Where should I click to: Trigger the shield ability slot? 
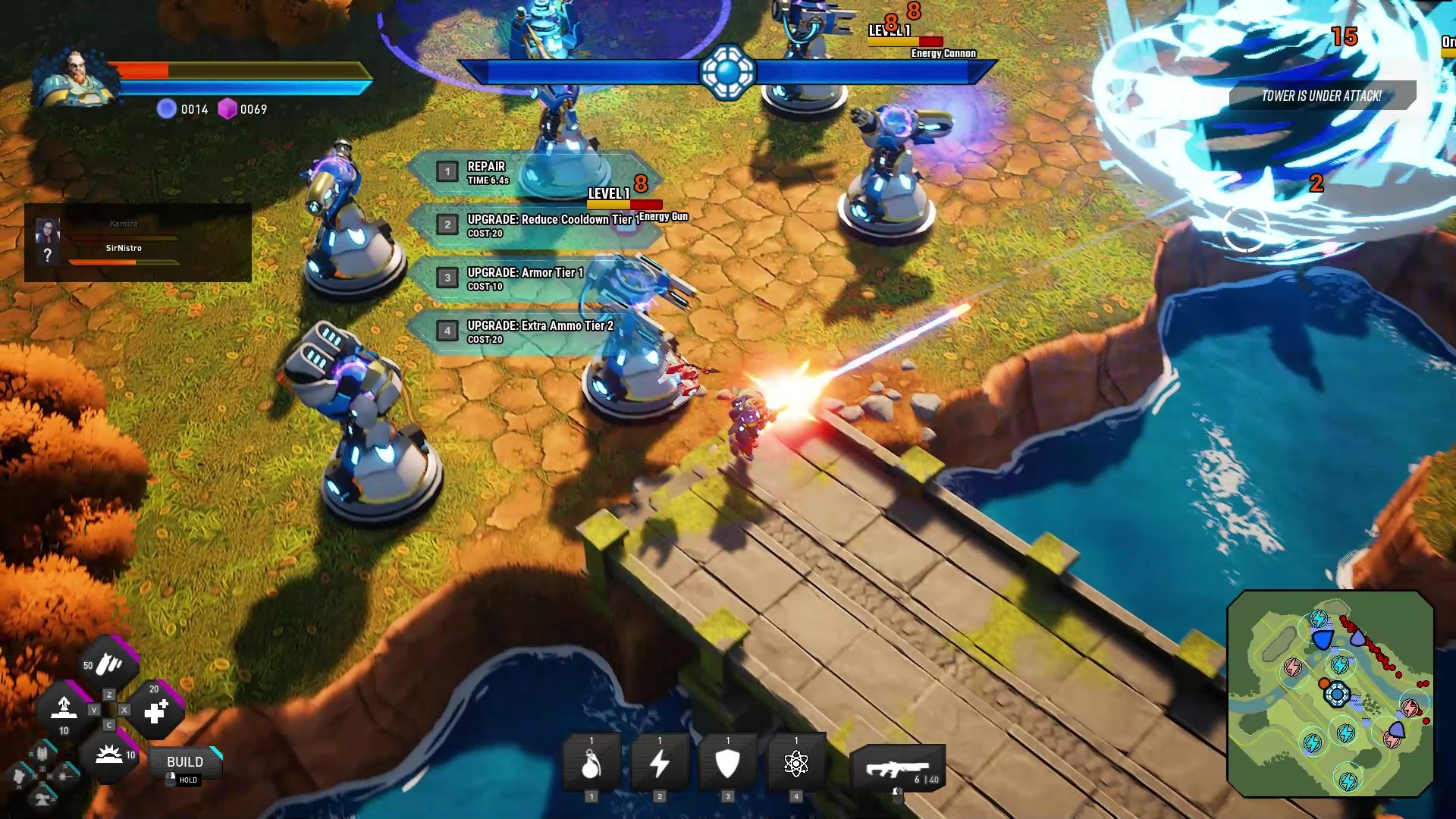728,764
